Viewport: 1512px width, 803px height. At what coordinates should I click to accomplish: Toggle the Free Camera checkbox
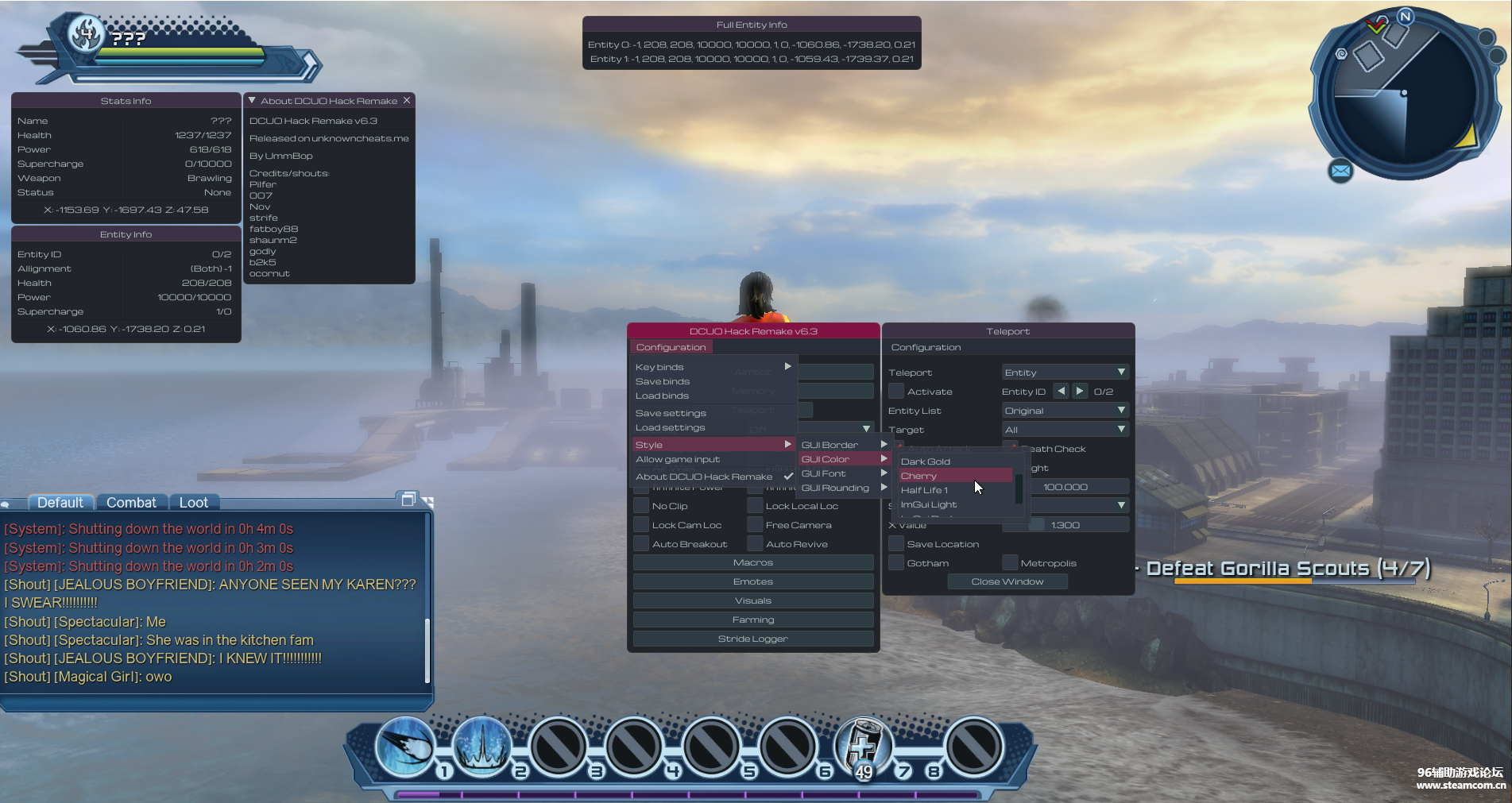point(756,525)
